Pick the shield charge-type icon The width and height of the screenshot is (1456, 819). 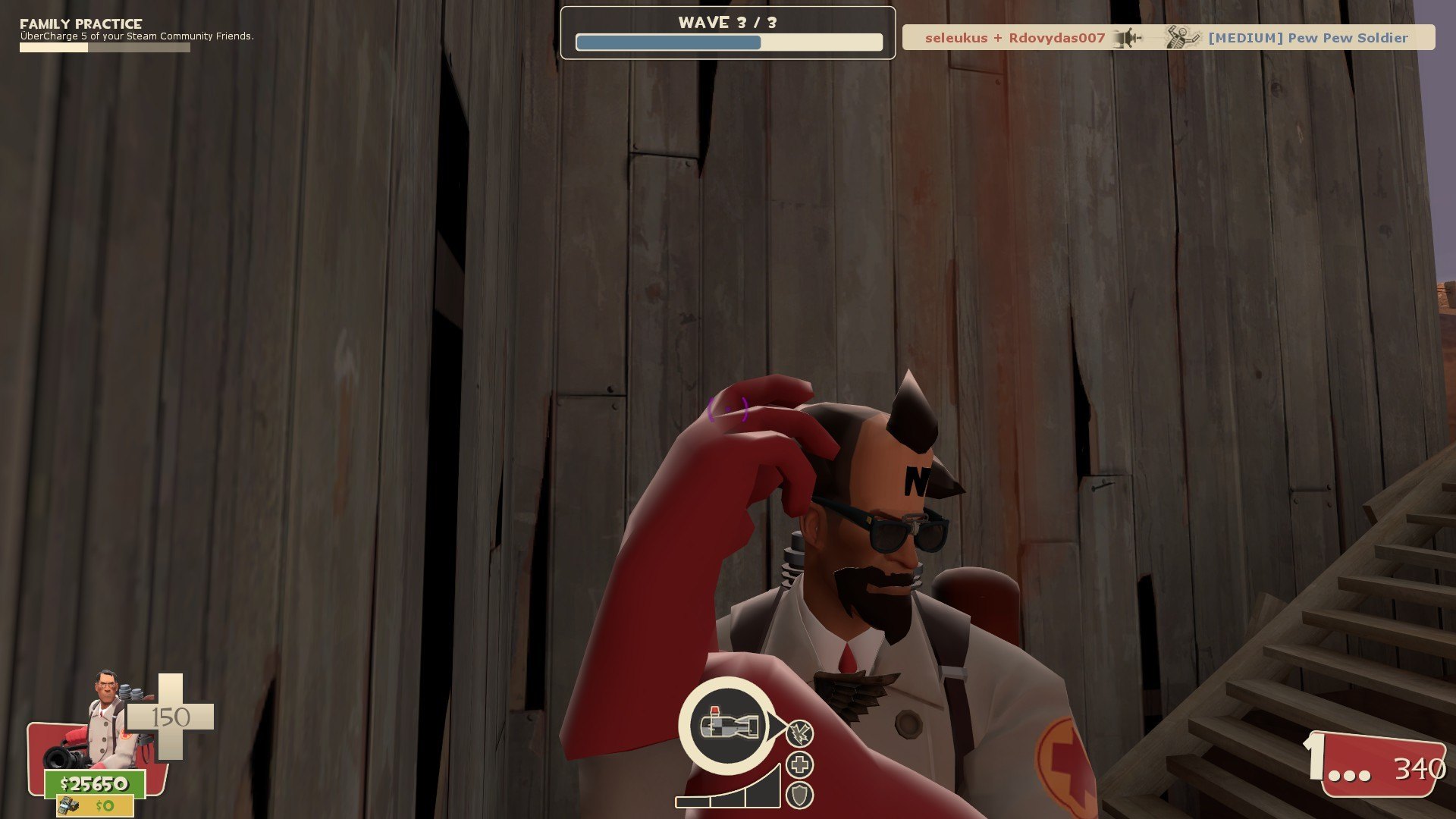click(799, 795)
